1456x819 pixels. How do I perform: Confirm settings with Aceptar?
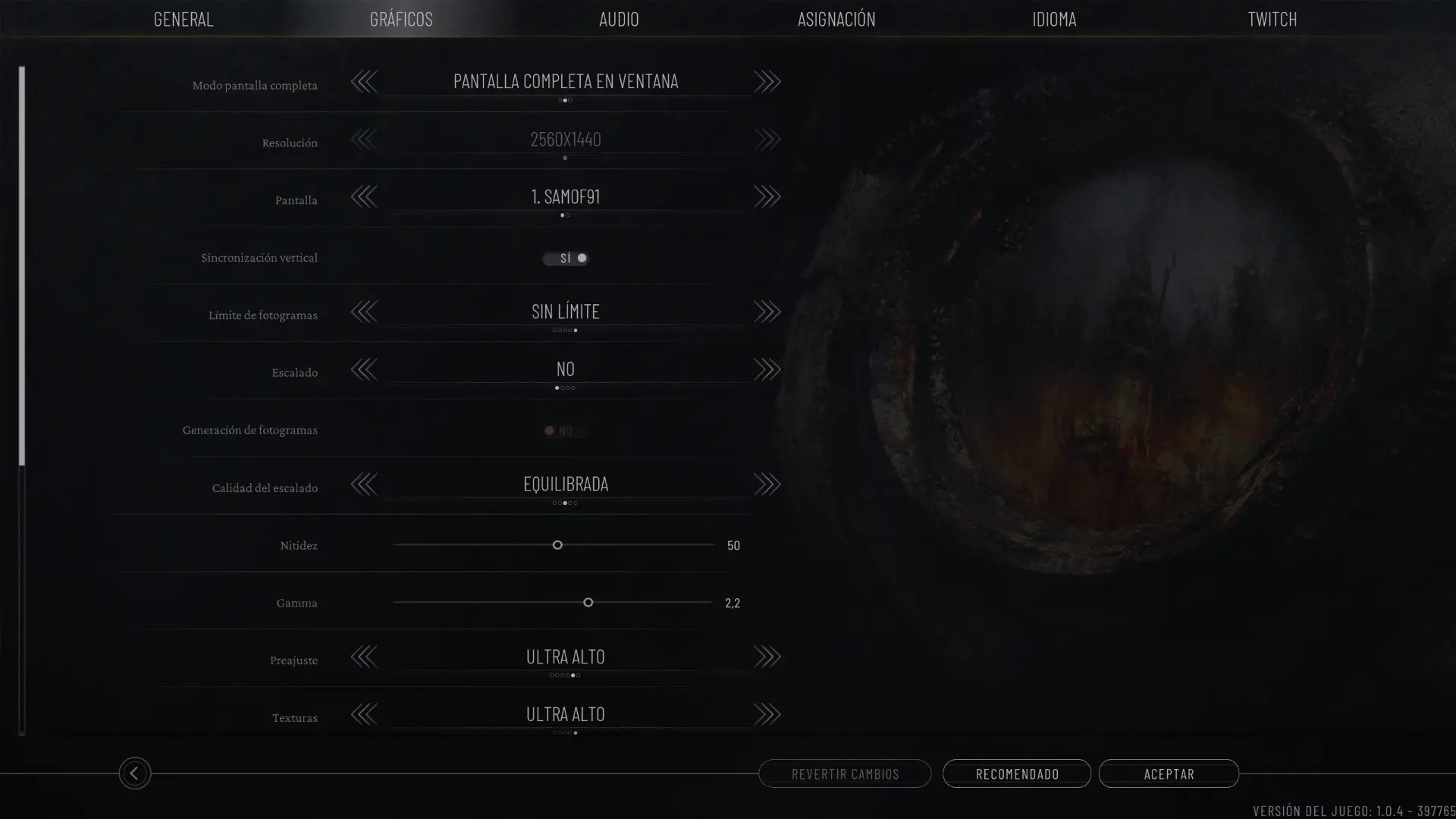click(1169, 773)
